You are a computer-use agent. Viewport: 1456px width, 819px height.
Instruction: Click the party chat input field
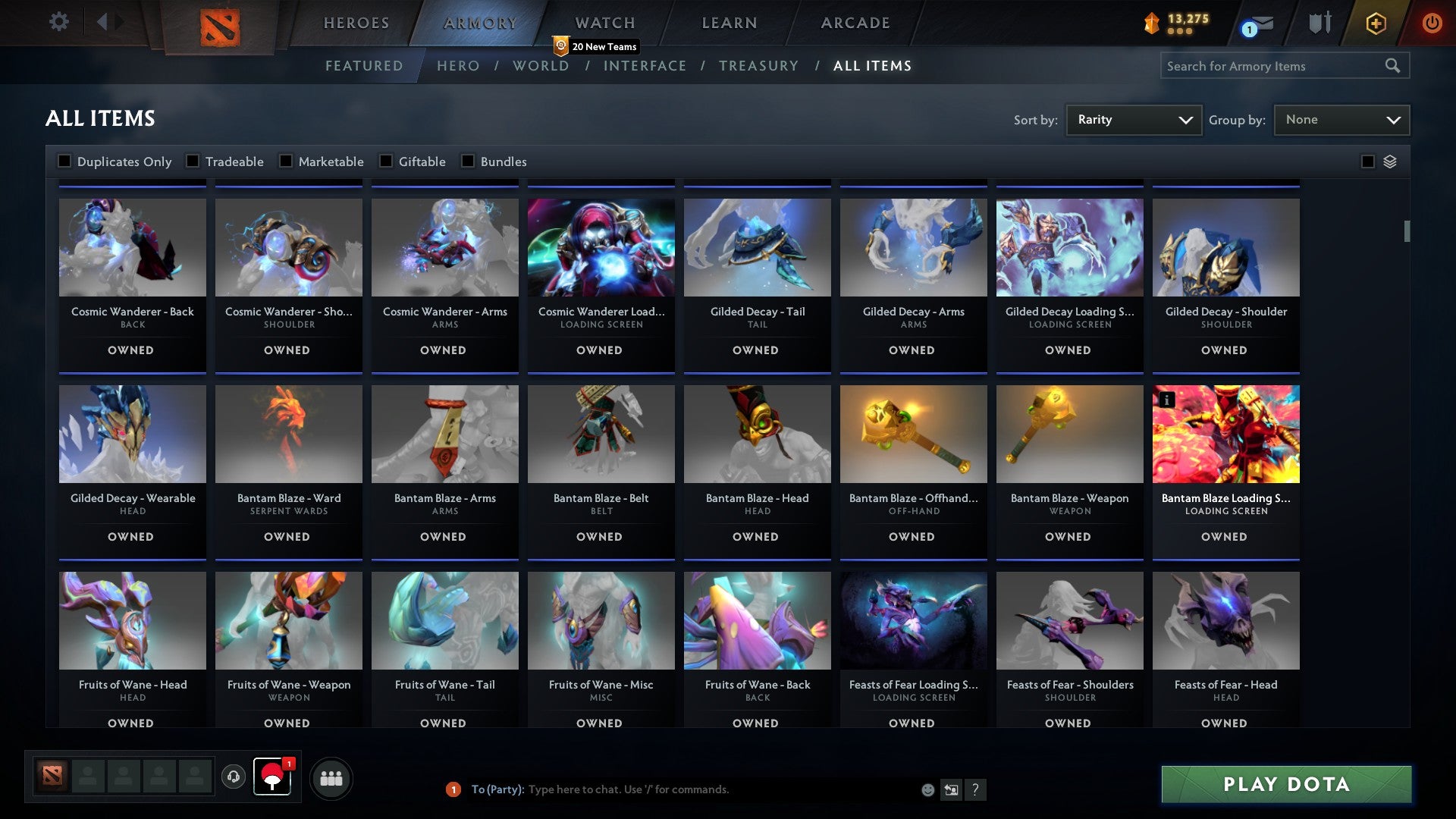(682, 789)
